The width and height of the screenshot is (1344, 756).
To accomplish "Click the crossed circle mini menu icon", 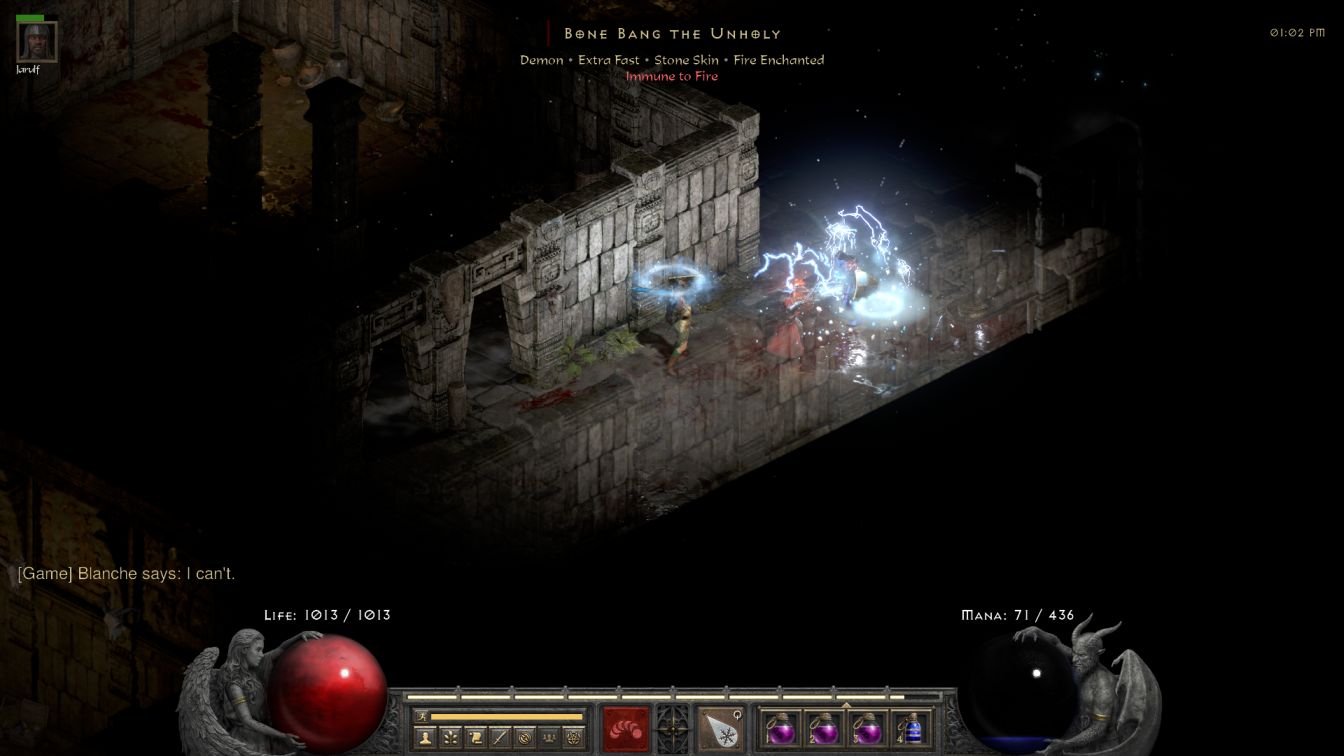I will pos(524,738).
